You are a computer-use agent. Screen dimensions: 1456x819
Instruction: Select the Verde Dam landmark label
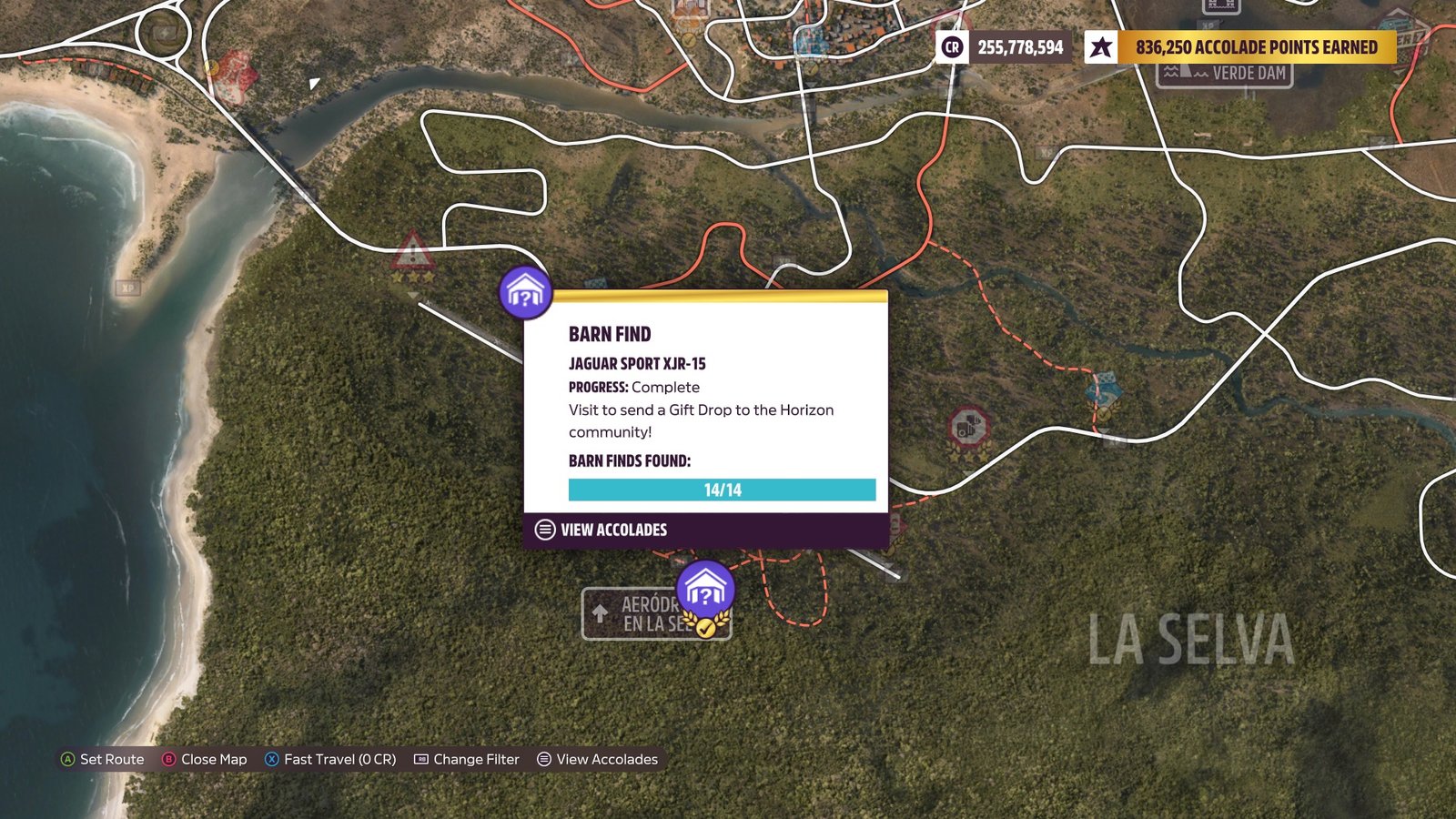coord(1225,73)
